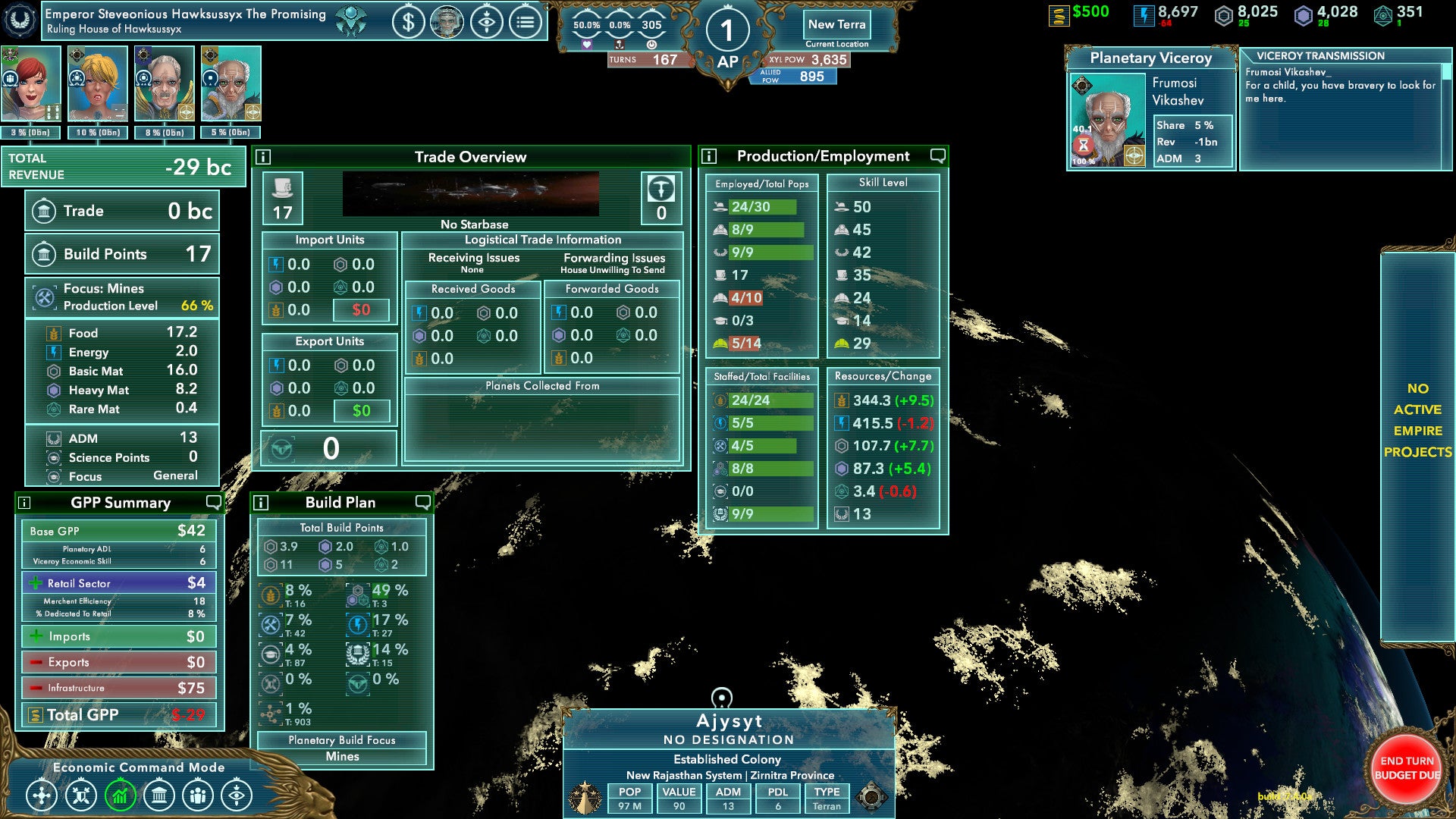The width and height of the screenshot is (1456, 819).
Task: Open the dollar-sign finance button in top bar
Action: 408,23
